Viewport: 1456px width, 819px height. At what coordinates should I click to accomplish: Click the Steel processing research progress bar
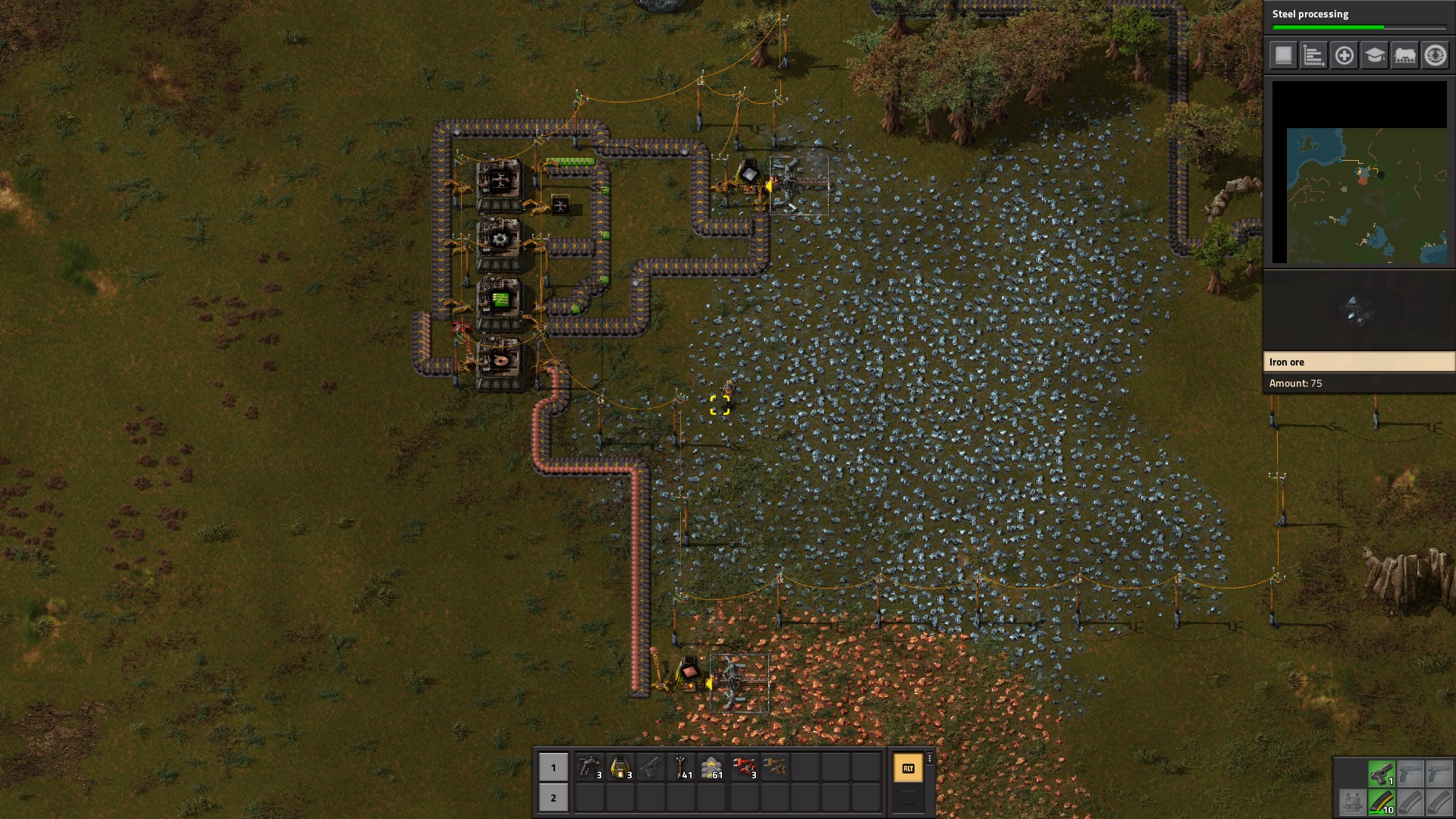(1361, 27)
